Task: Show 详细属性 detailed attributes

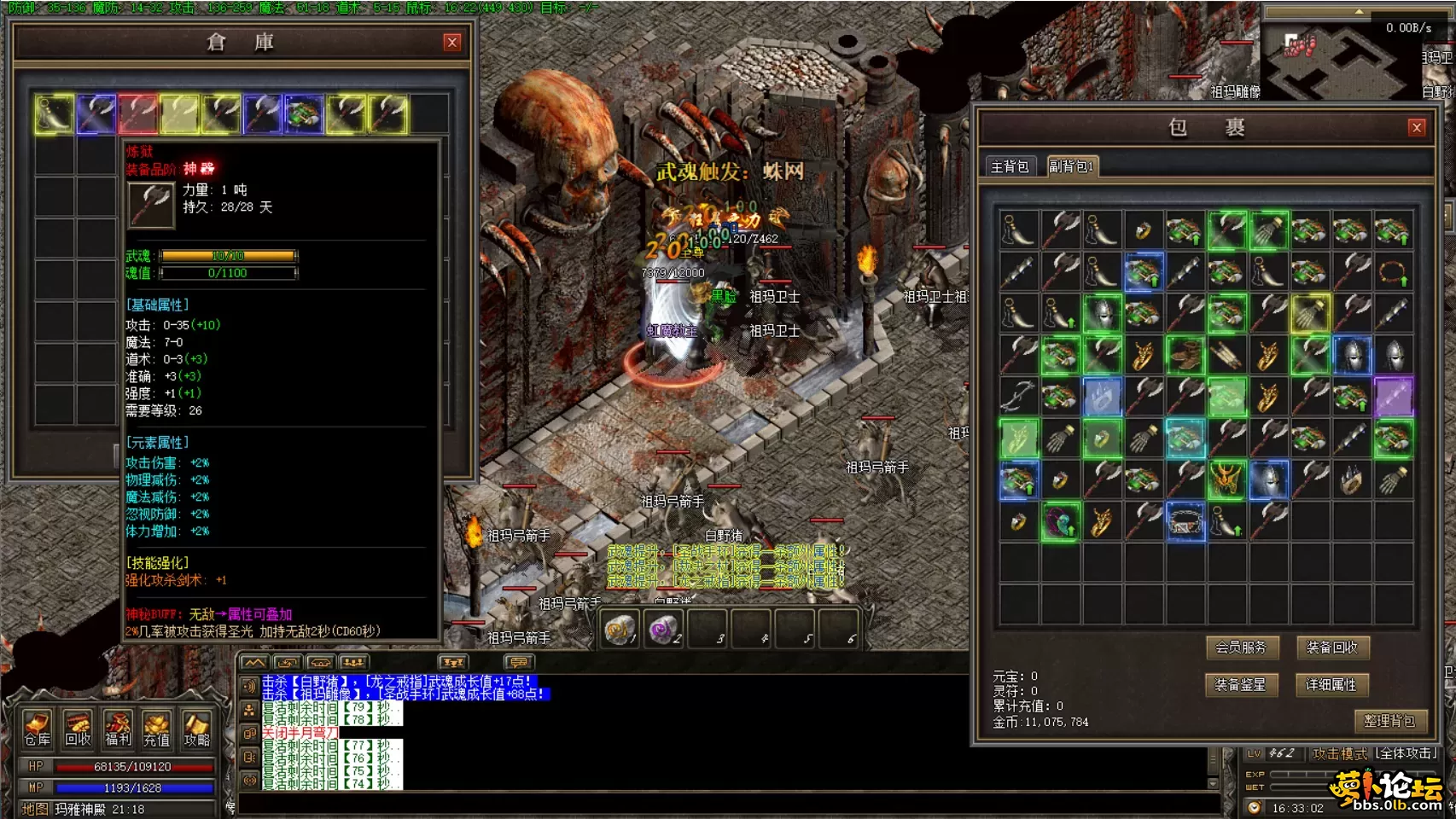Action: (x=1331, y=684)
